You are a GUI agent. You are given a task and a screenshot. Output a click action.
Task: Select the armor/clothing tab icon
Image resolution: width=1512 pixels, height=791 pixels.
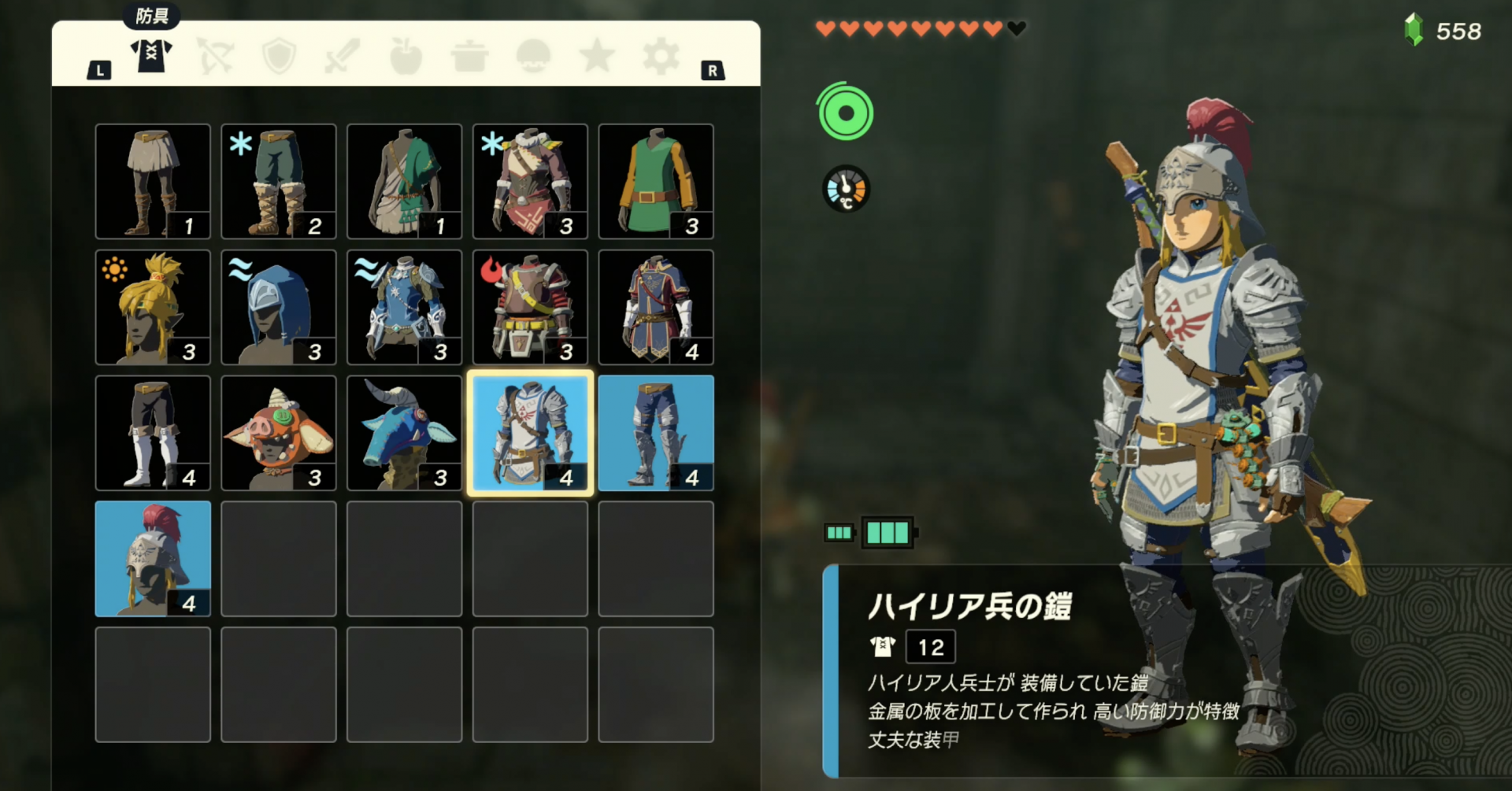tap(150, 55)
